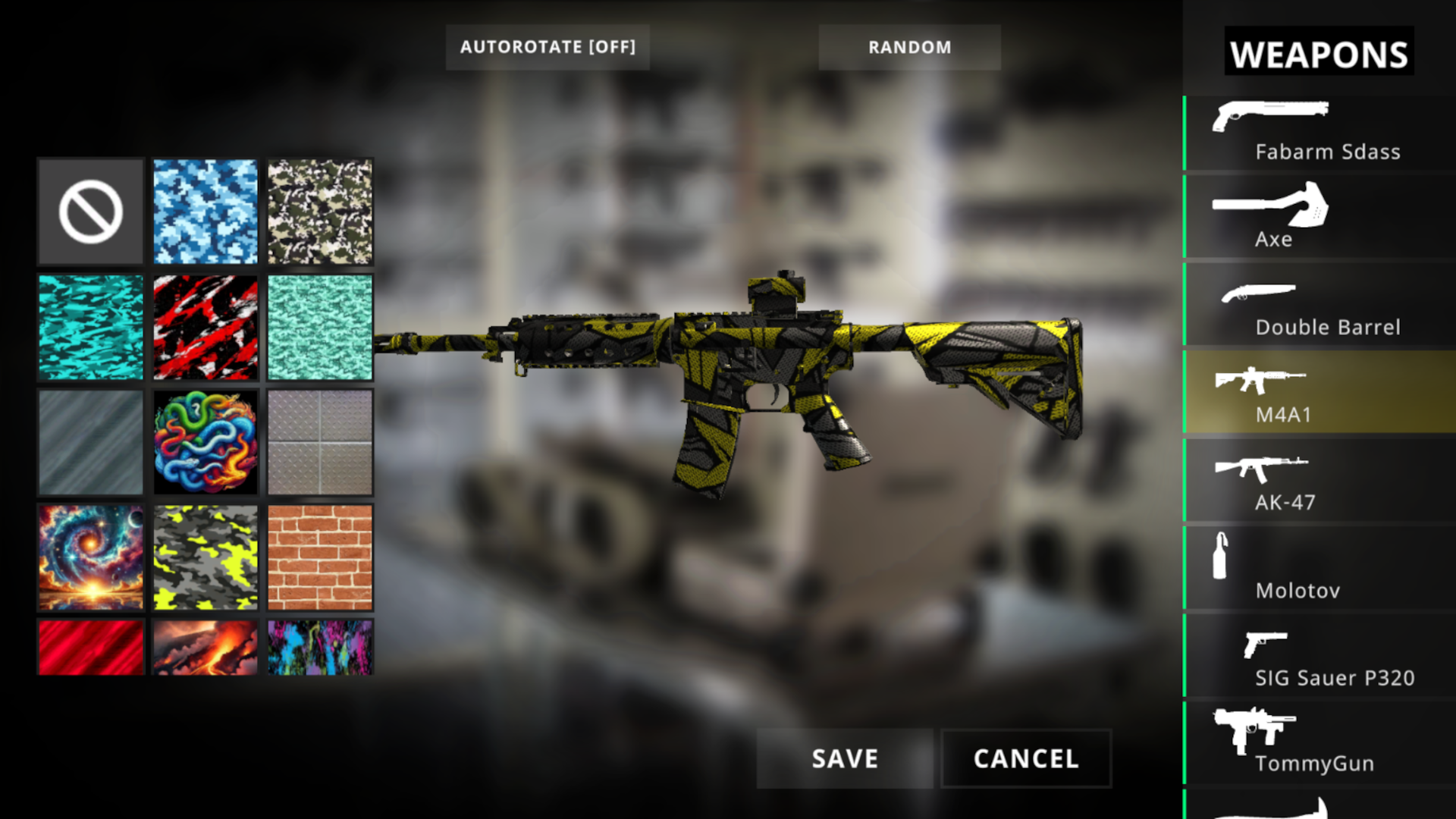
Task: Toggle the Autorotate setting
Action: pos(548,47)
